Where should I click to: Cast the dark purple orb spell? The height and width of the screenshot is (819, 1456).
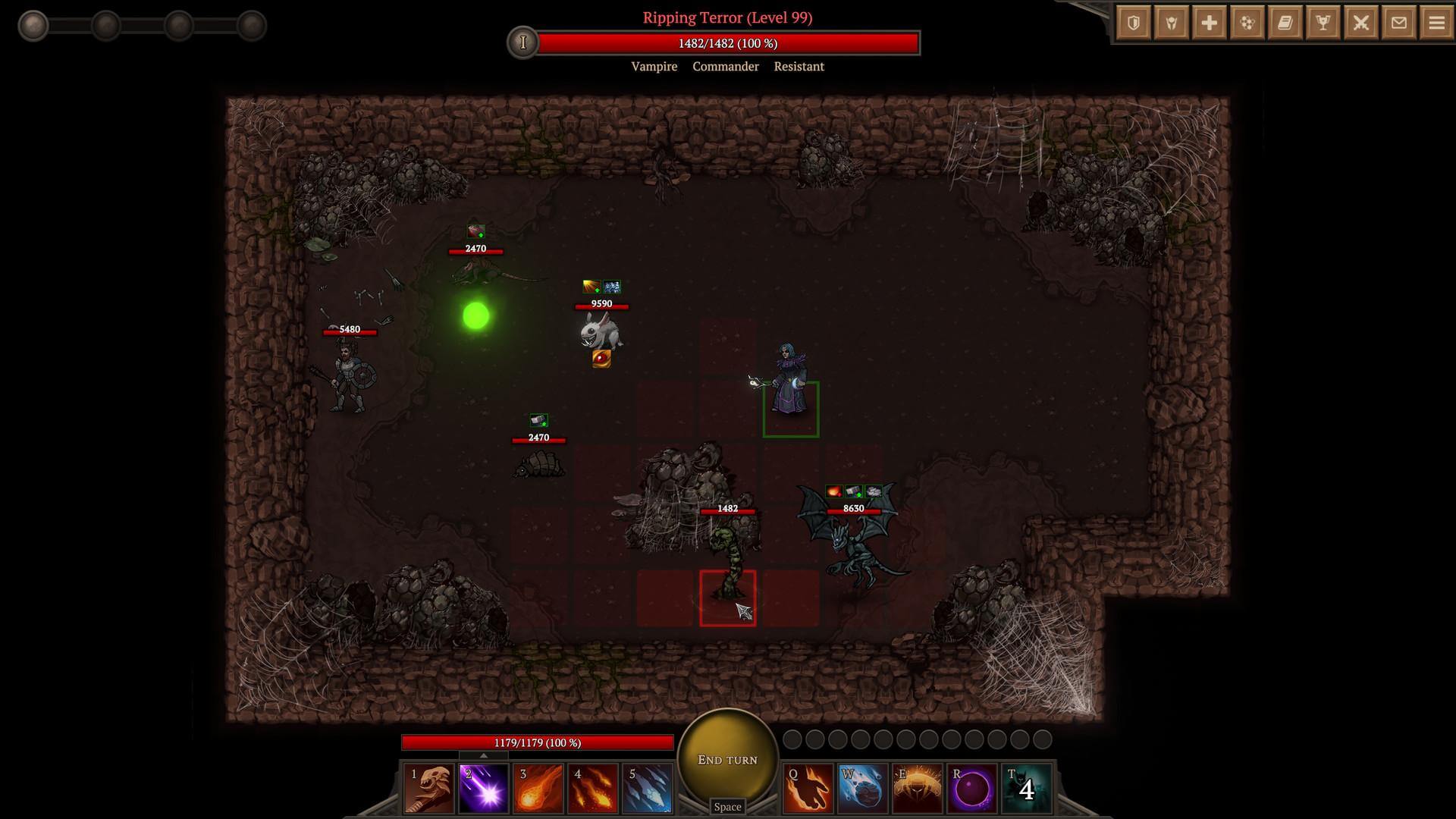[971, 789]
